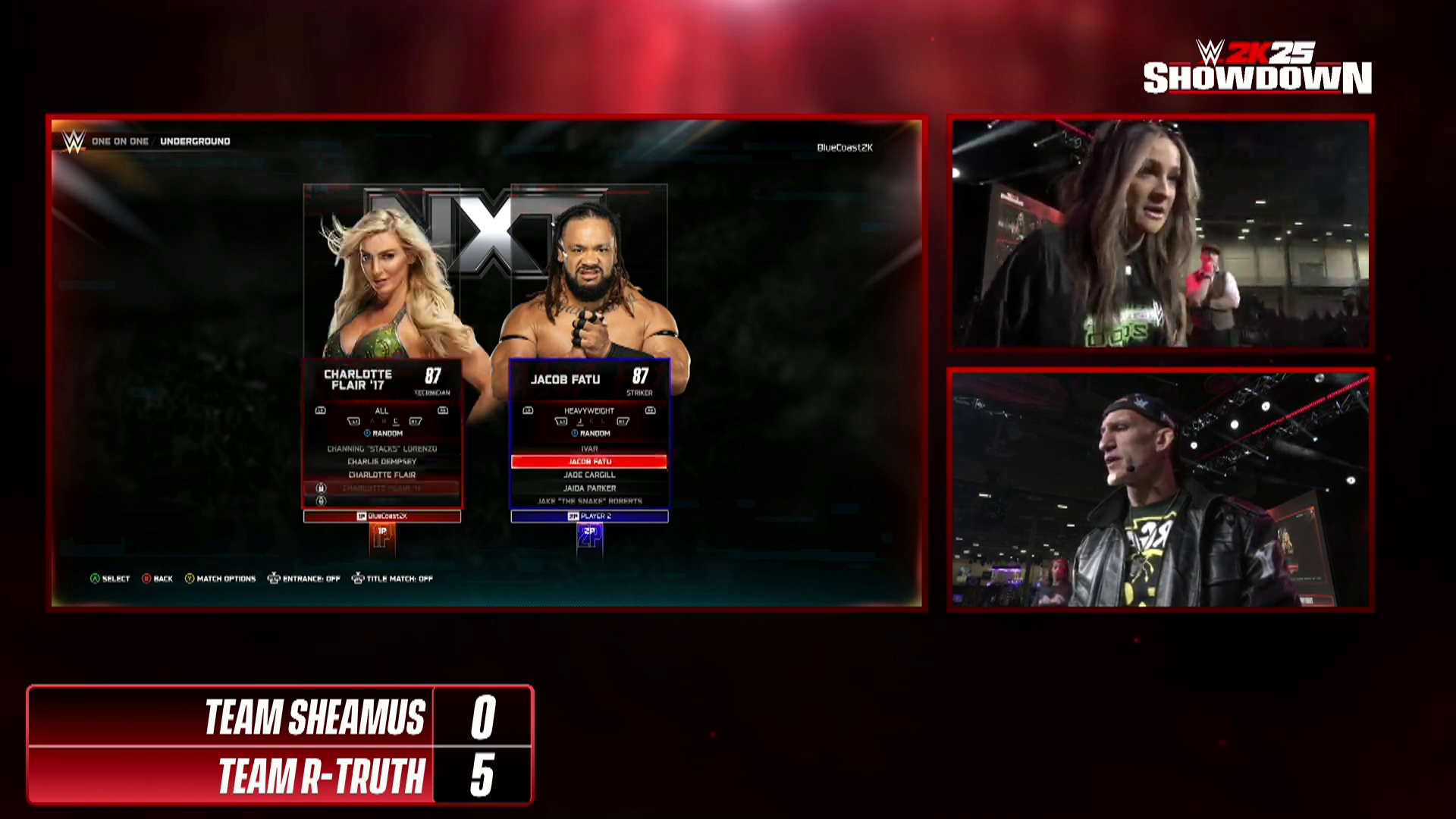
Task: Change player one's ALL roster filter
Action: (381, 411)
